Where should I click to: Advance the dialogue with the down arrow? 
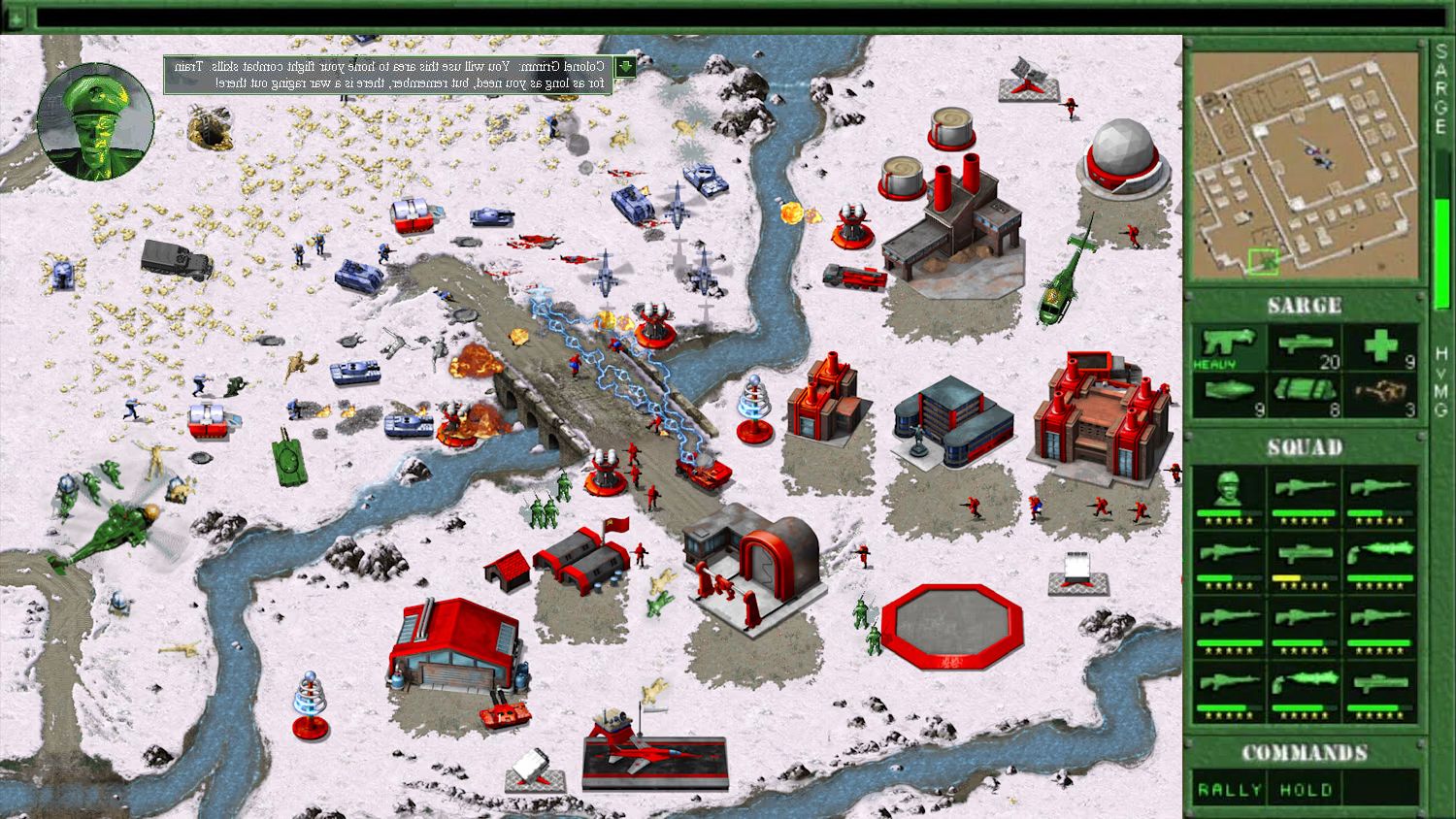[625, 66]
